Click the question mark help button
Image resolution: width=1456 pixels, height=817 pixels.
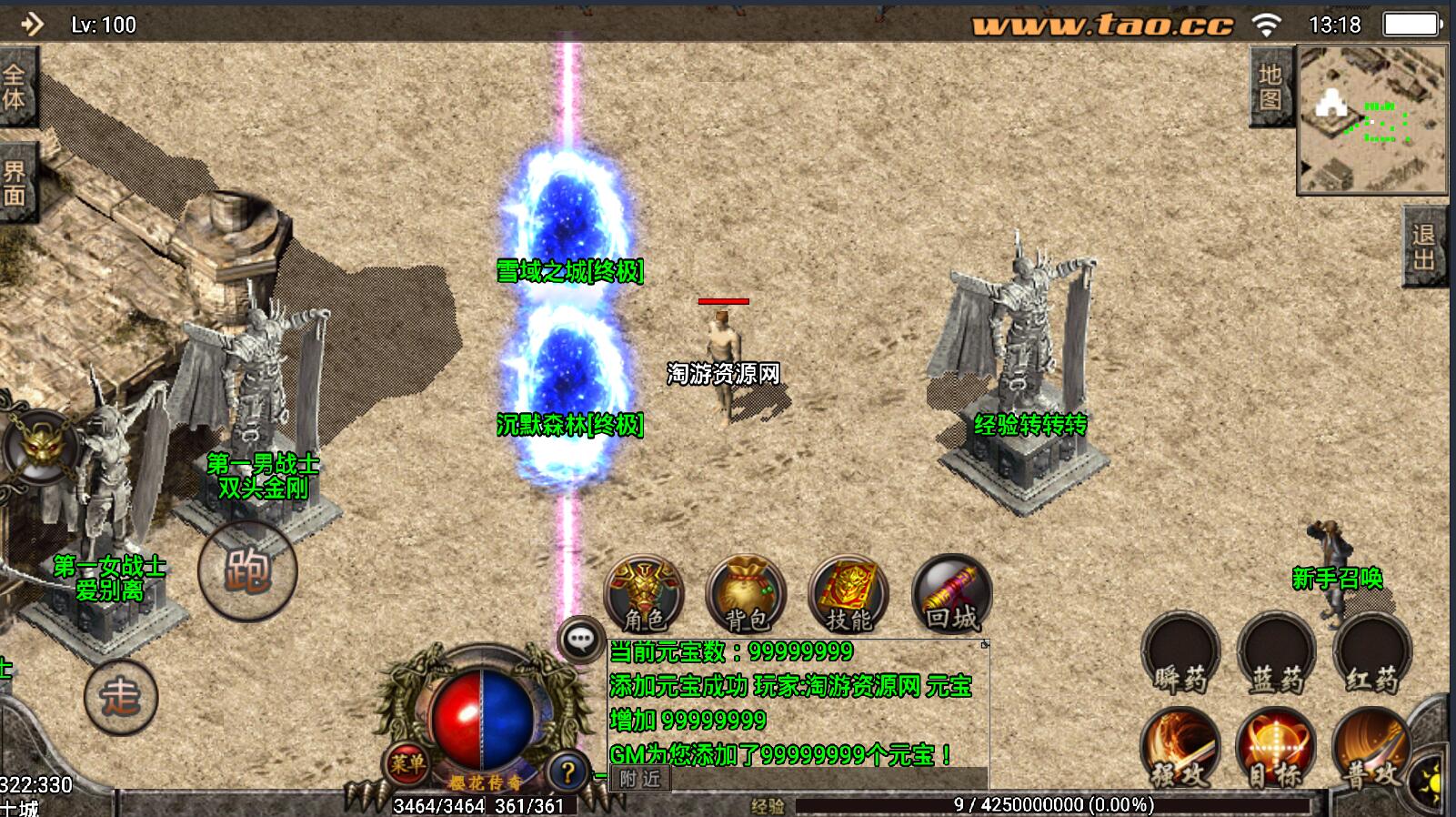pos(567,773)
